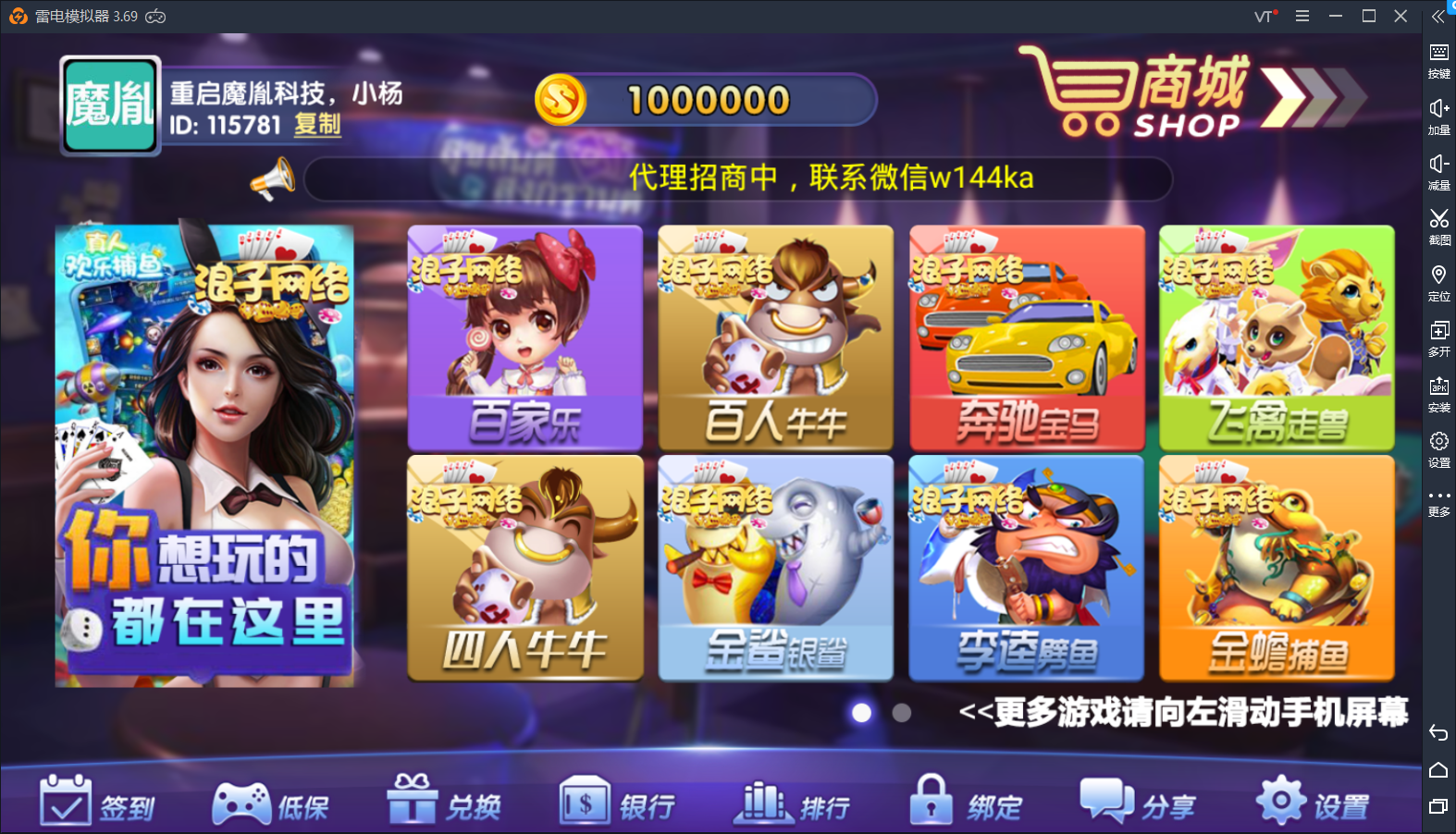Image resolution: width=1456 pixels, height=834 pixels.
Task: Open the 低保 welfare feature
Action: (274, 803)
